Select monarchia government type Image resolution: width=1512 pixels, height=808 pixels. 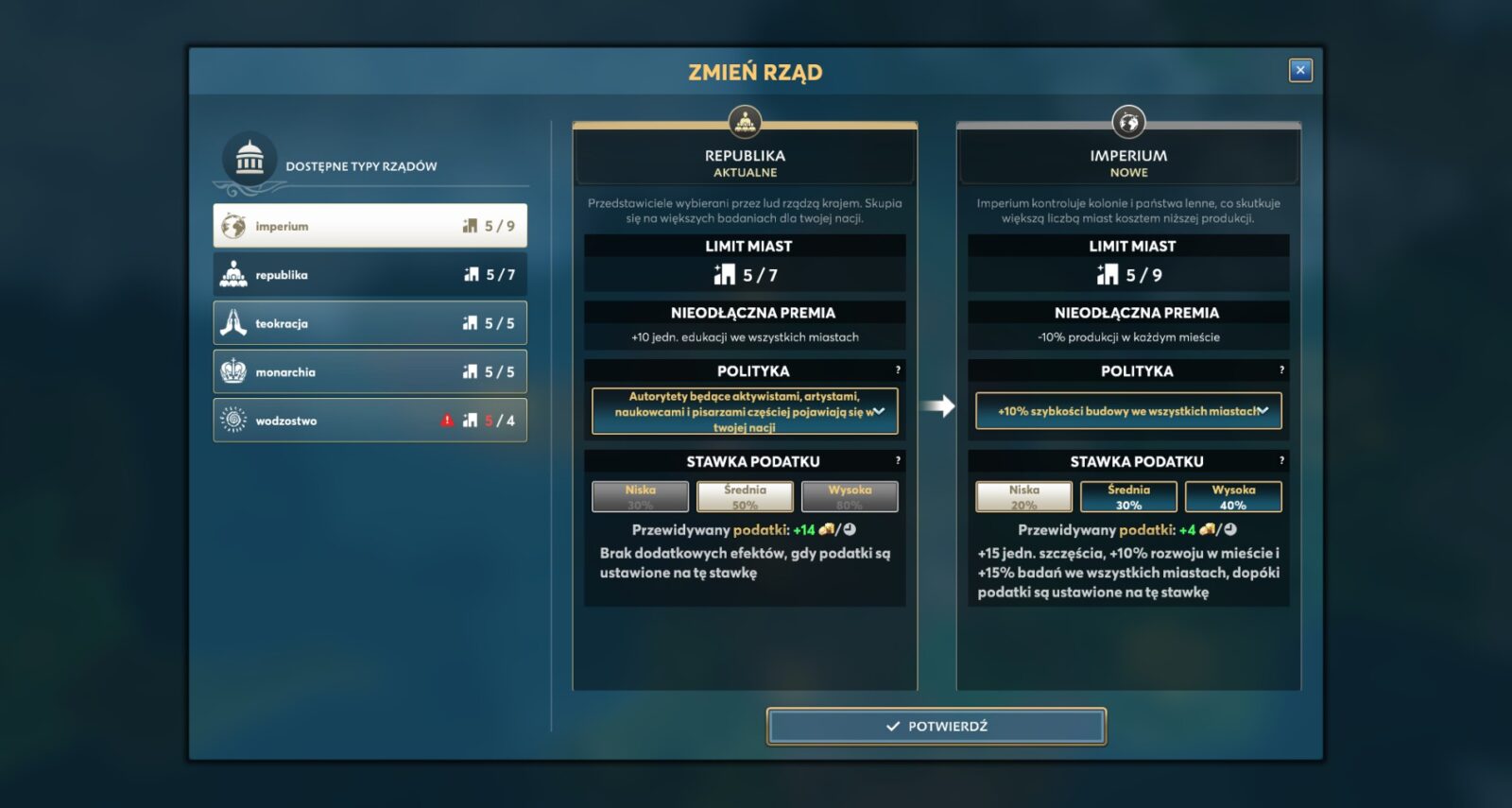[x=369, y=372]
